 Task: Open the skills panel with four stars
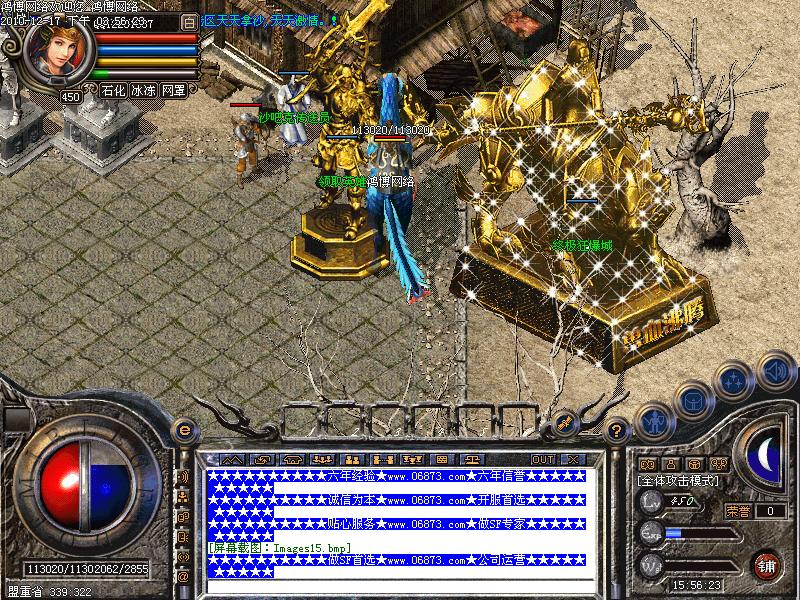733,381
